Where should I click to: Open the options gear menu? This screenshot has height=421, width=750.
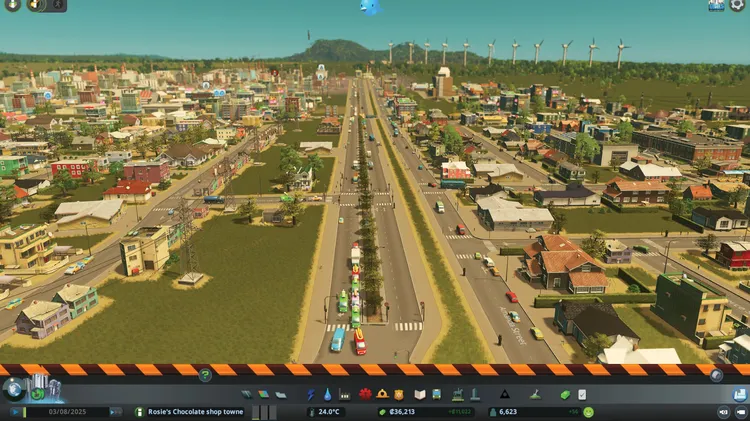tap(739, 5)
